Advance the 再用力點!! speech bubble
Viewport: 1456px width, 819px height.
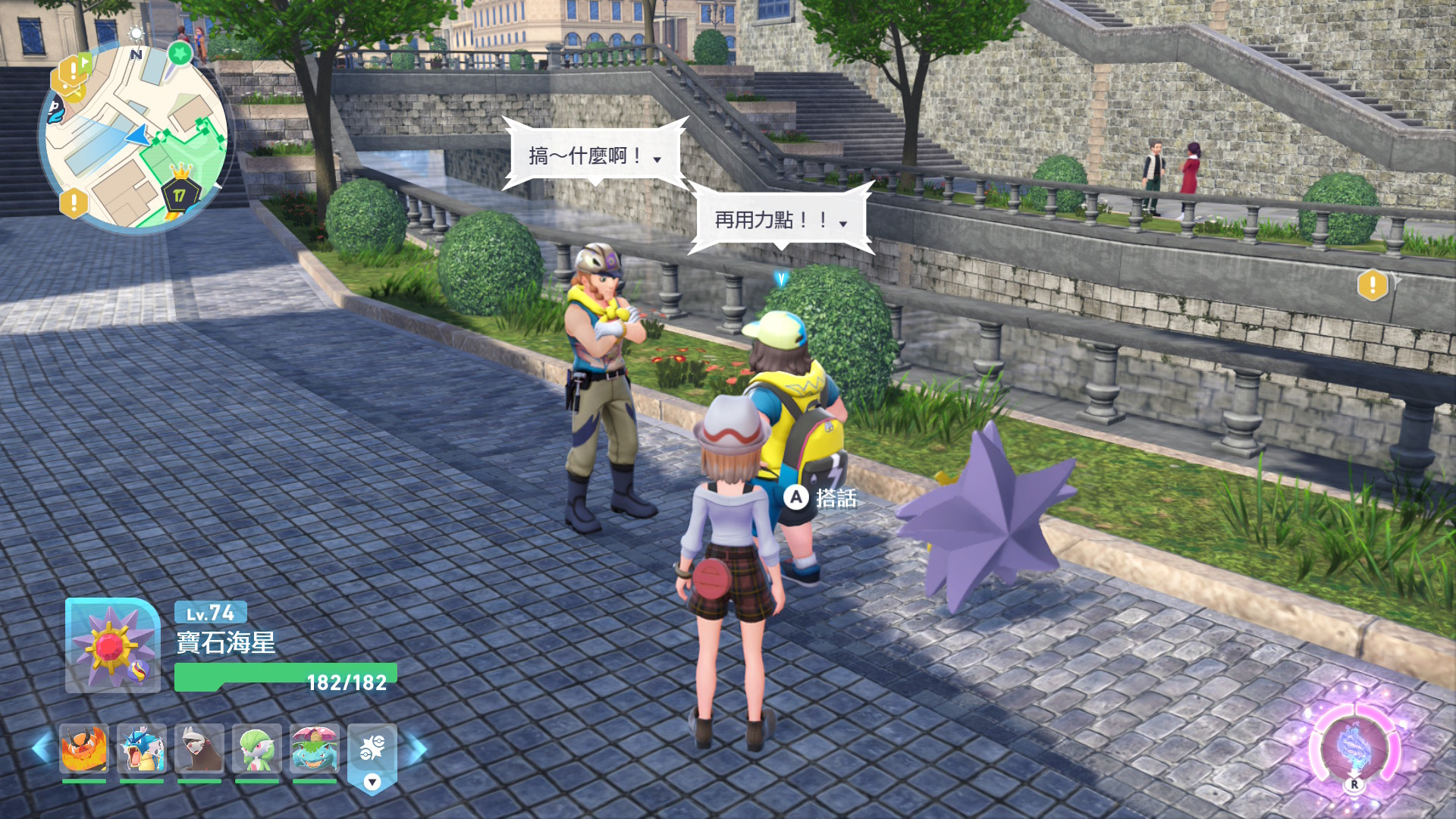780,220
